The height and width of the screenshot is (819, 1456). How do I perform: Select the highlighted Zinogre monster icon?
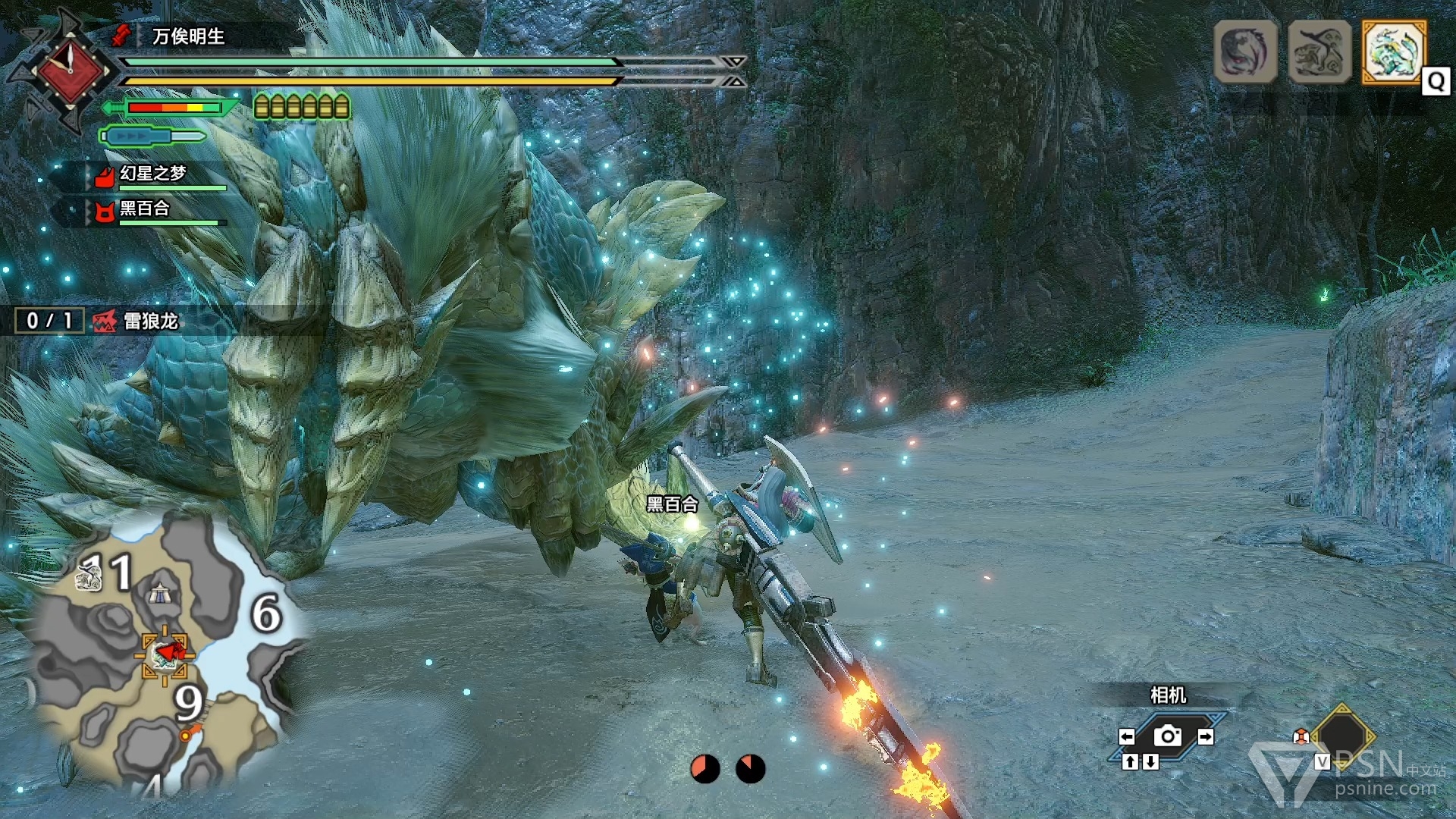point(1394,51)
